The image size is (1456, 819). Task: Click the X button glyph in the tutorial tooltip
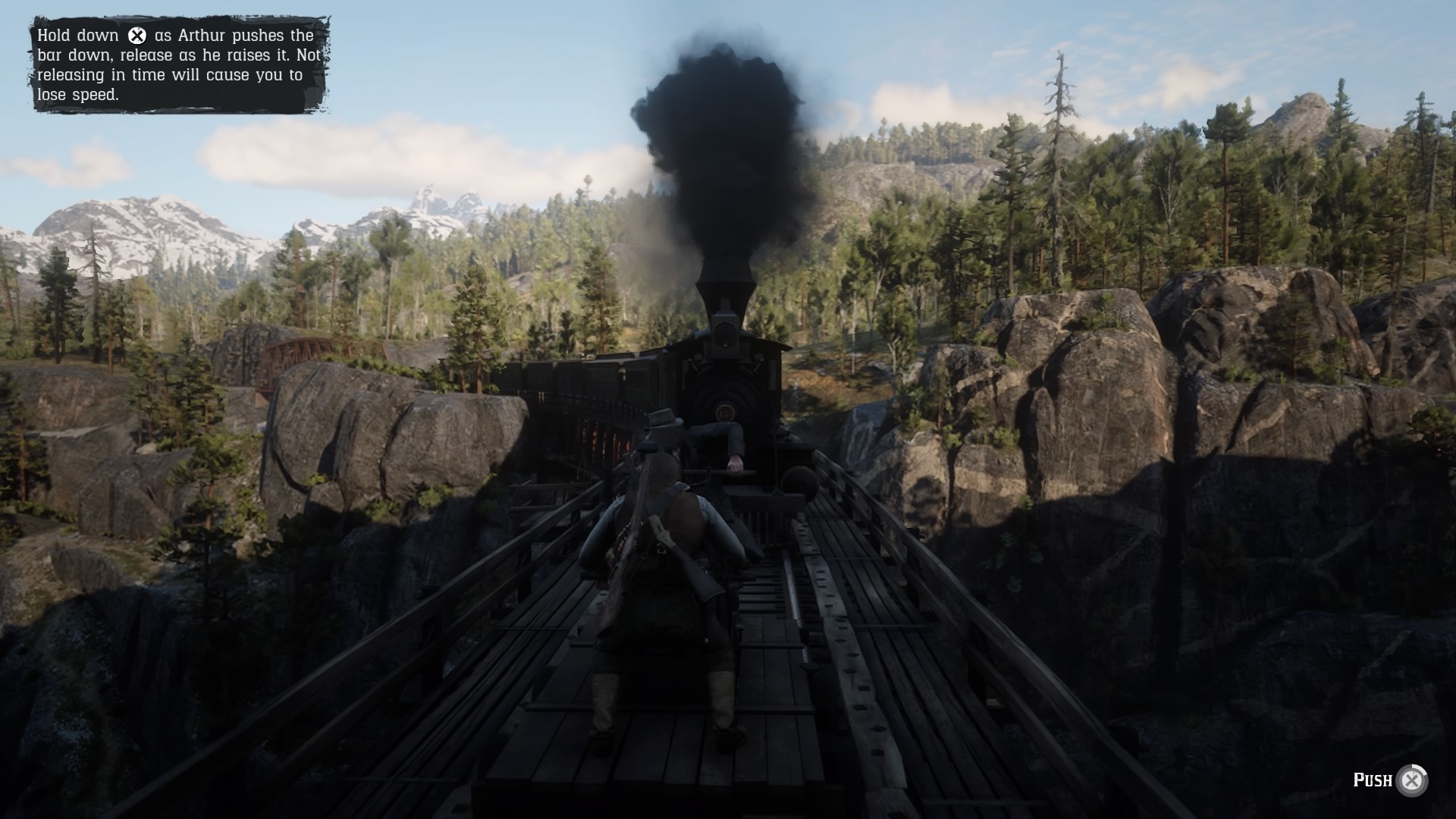coord(136,34)
